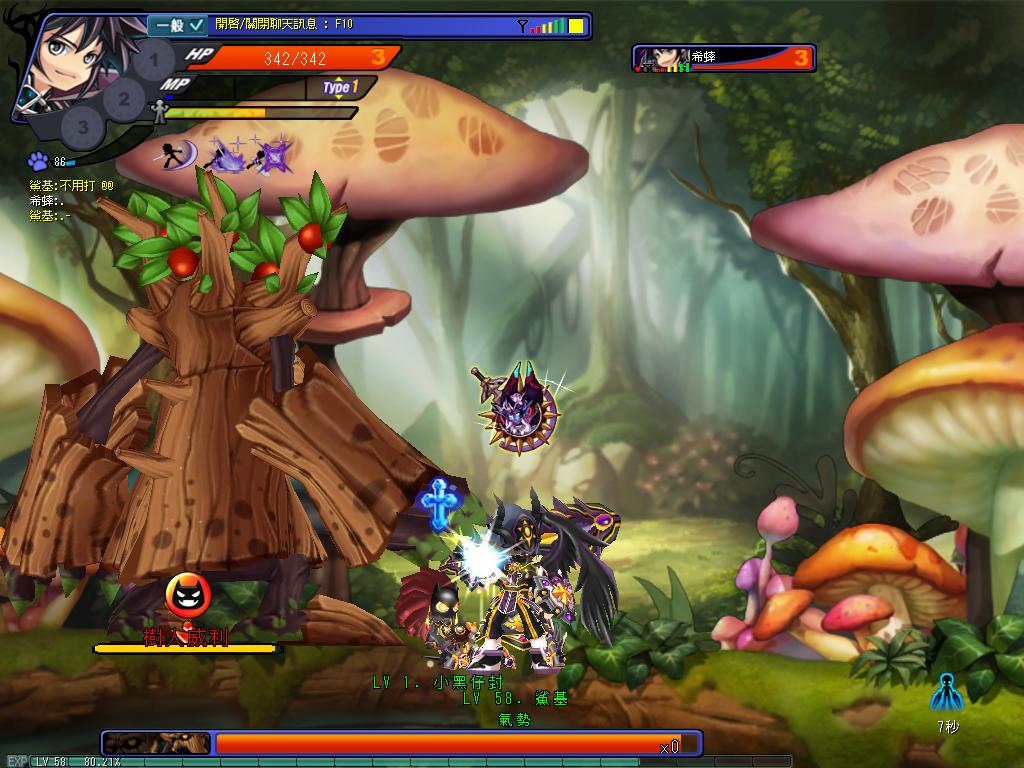Switch the MP Type 1 selector
1024x768 pixels.
[340, 88]
